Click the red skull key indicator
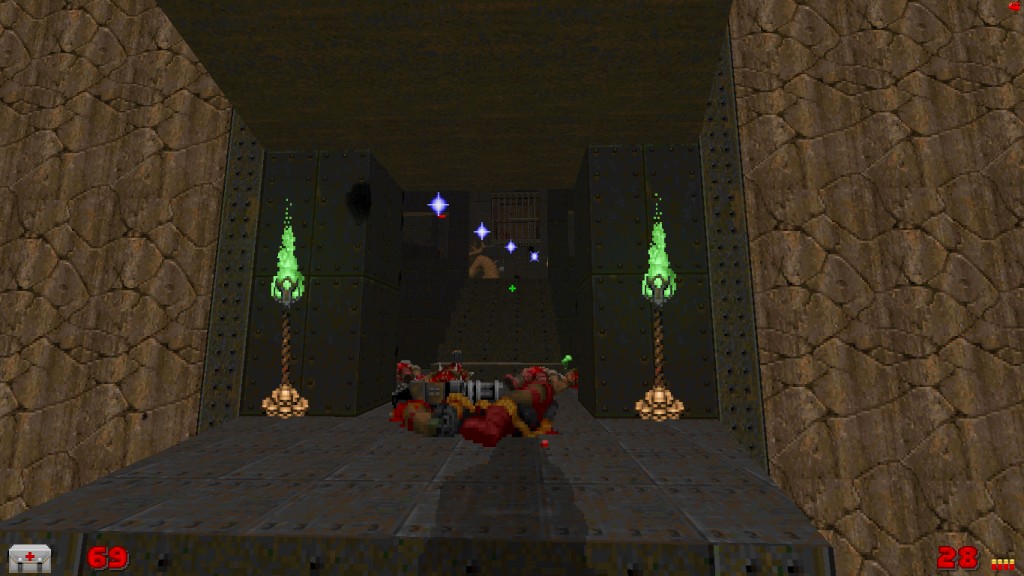The width and height of the screenshot is (1024, 576). [1016, 7]
